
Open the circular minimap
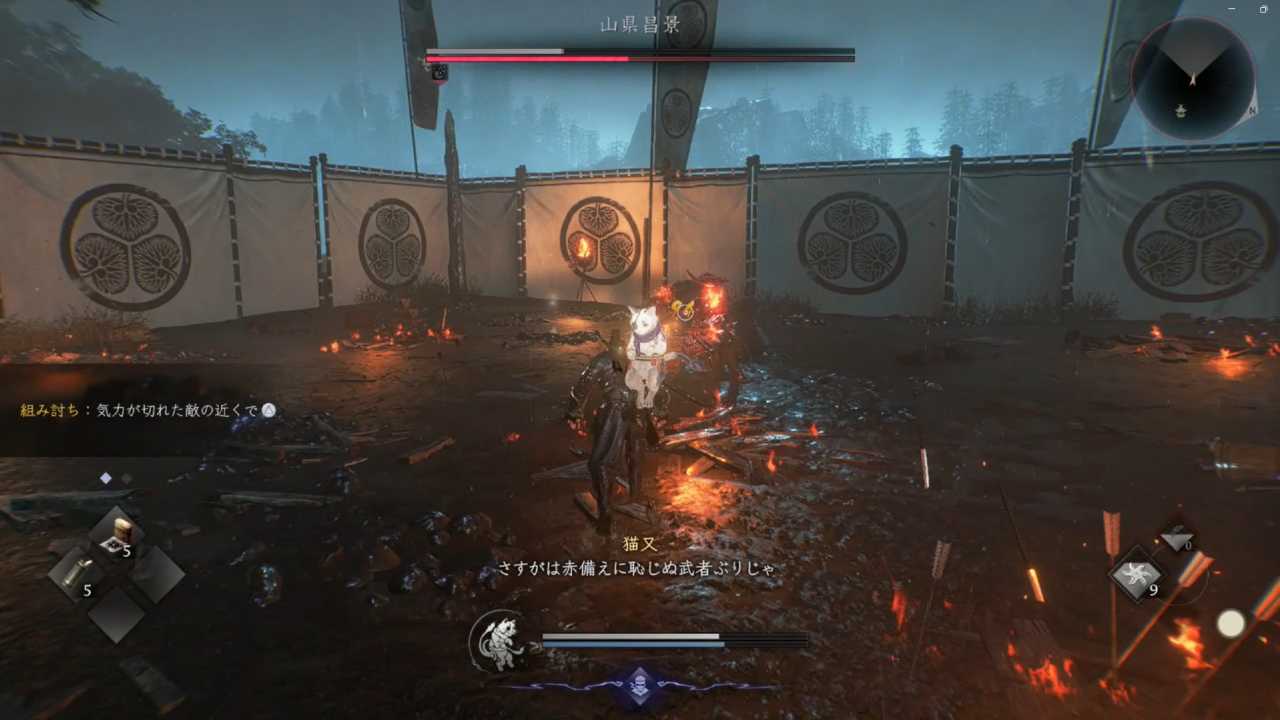click(1192, 78)
